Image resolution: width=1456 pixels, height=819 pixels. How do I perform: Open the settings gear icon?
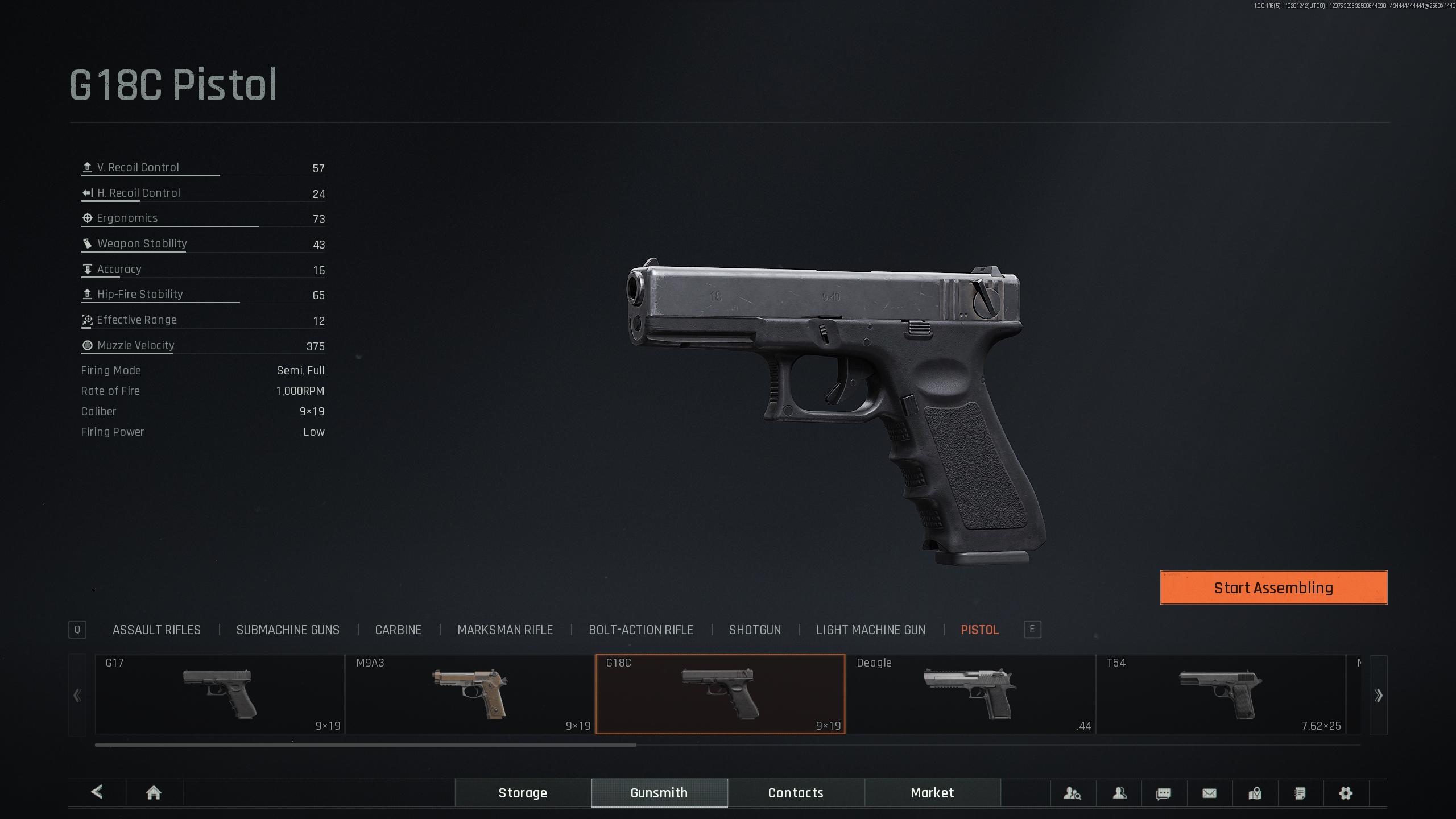(x=1346, y=793)
